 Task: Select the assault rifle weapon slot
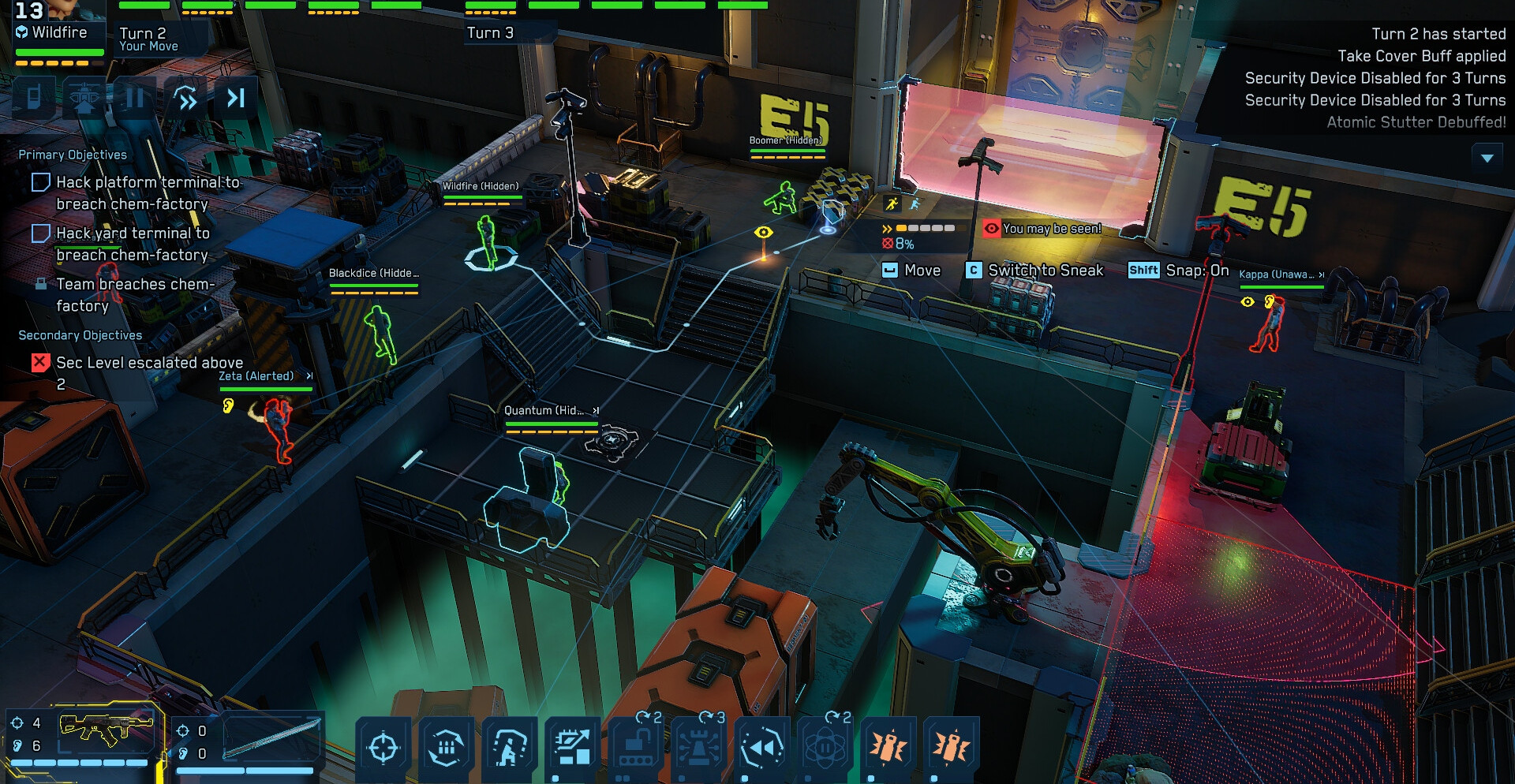click(x=106, y=731)
